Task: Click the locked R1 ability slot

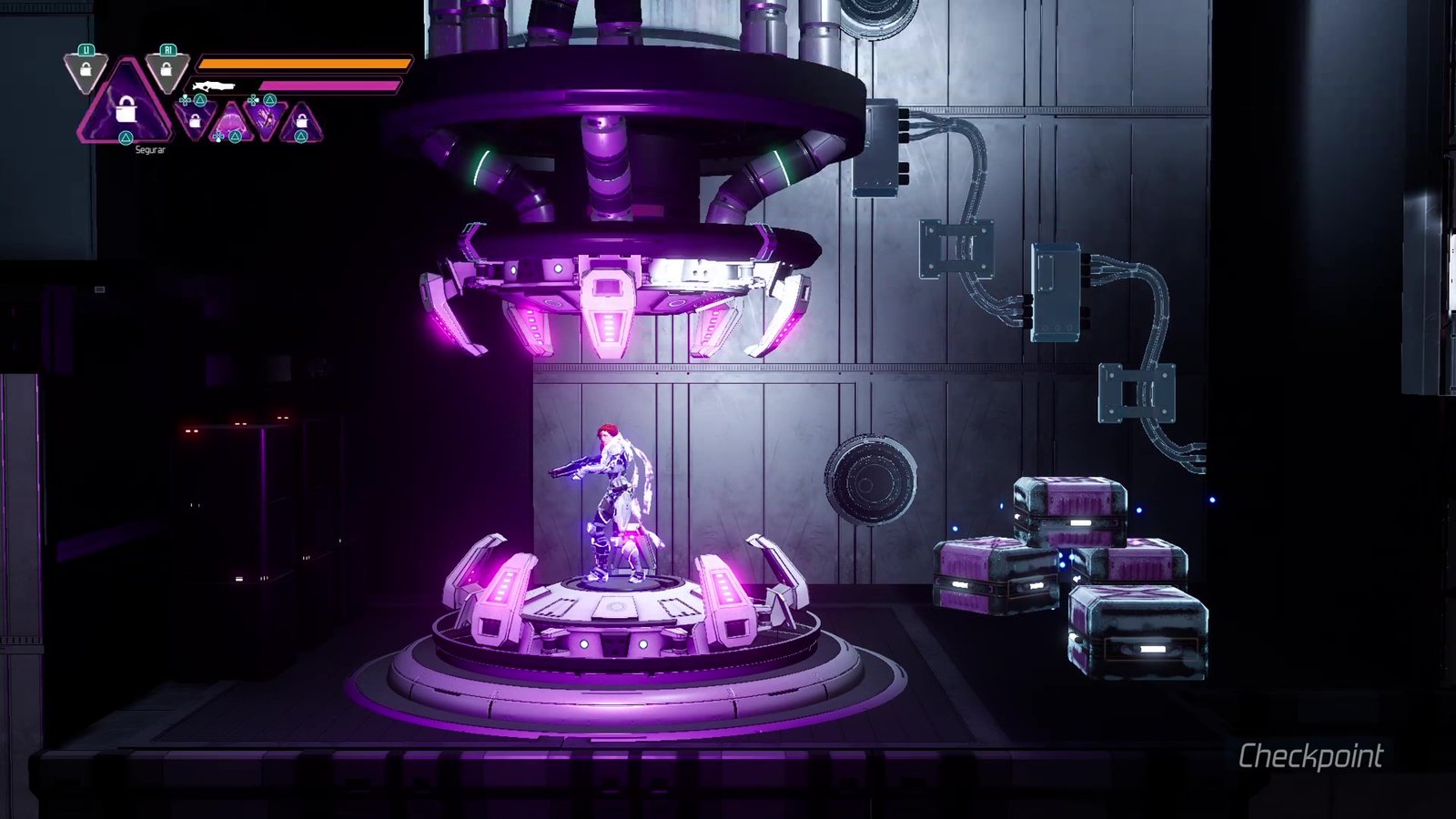Action: (x=167, y=69)
